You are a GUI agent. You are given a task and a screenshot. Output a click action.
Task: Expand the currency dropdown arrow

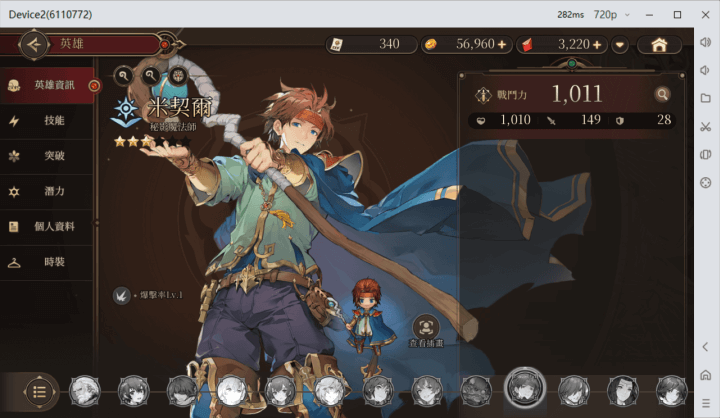(x=620, y=44)
